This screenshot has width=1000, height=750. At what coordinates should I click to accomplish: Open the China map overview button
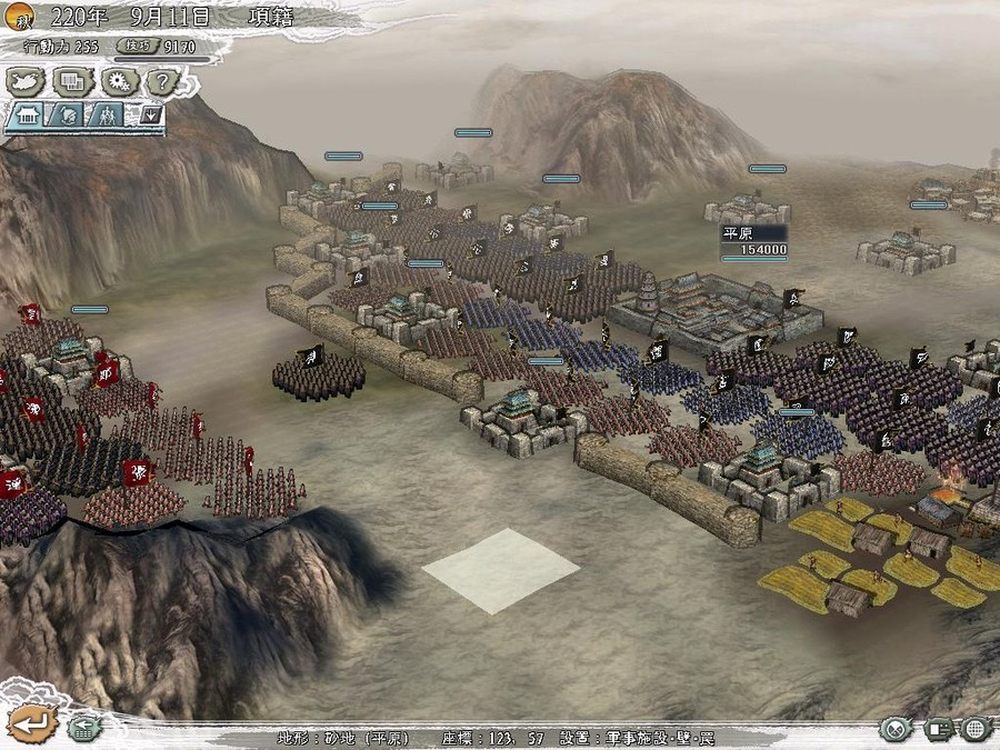click(27, 81)
